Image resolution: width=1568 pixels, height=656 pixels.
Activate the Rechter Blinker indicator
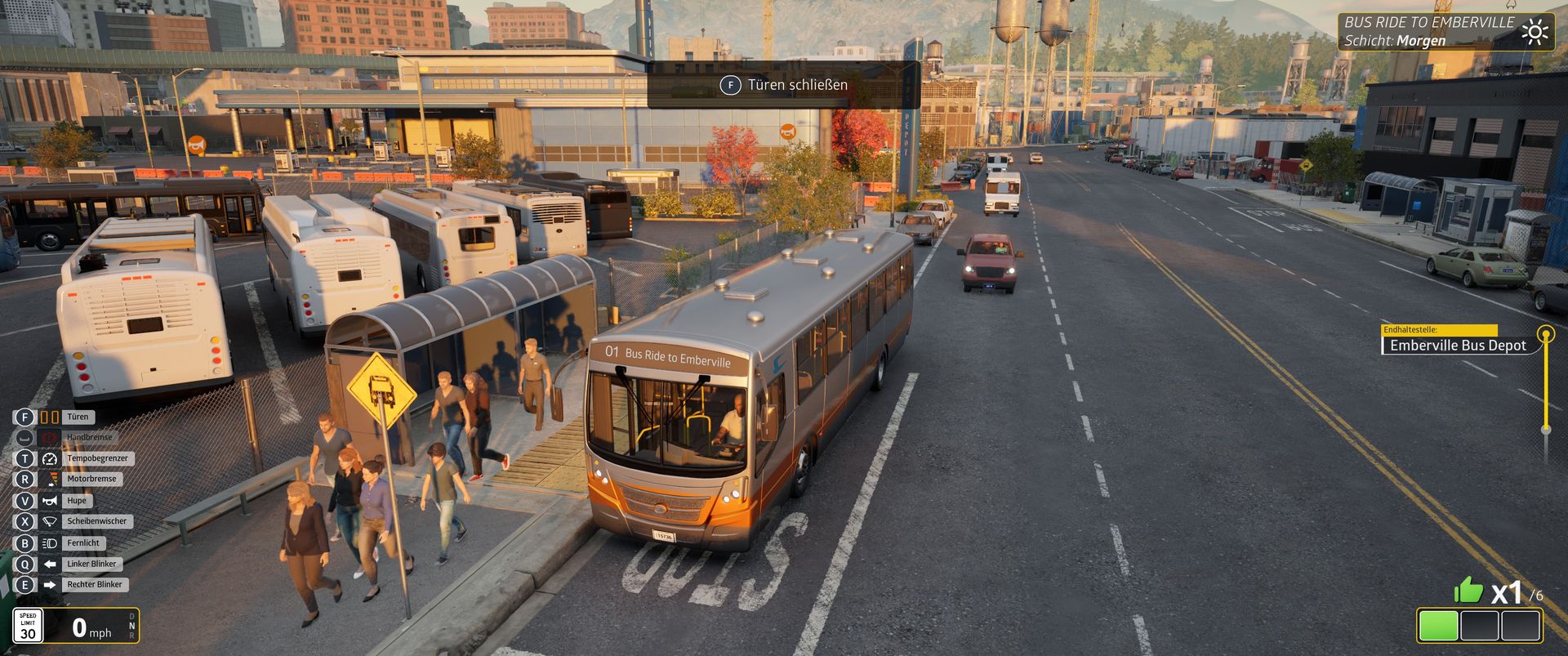pos(94,584)
